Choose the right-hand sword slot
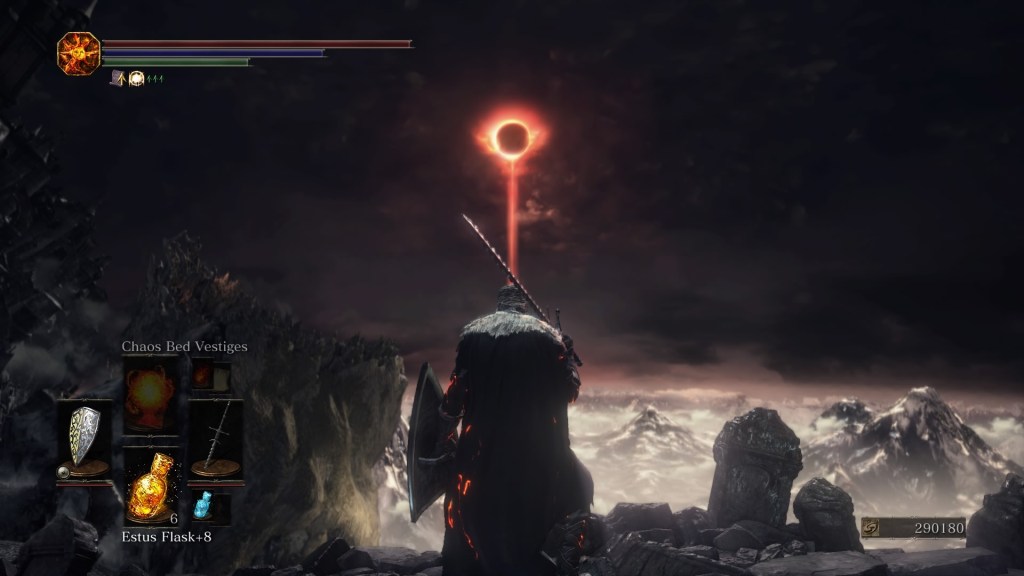The height and width of the screenshot is (576, 1024). 215,441
